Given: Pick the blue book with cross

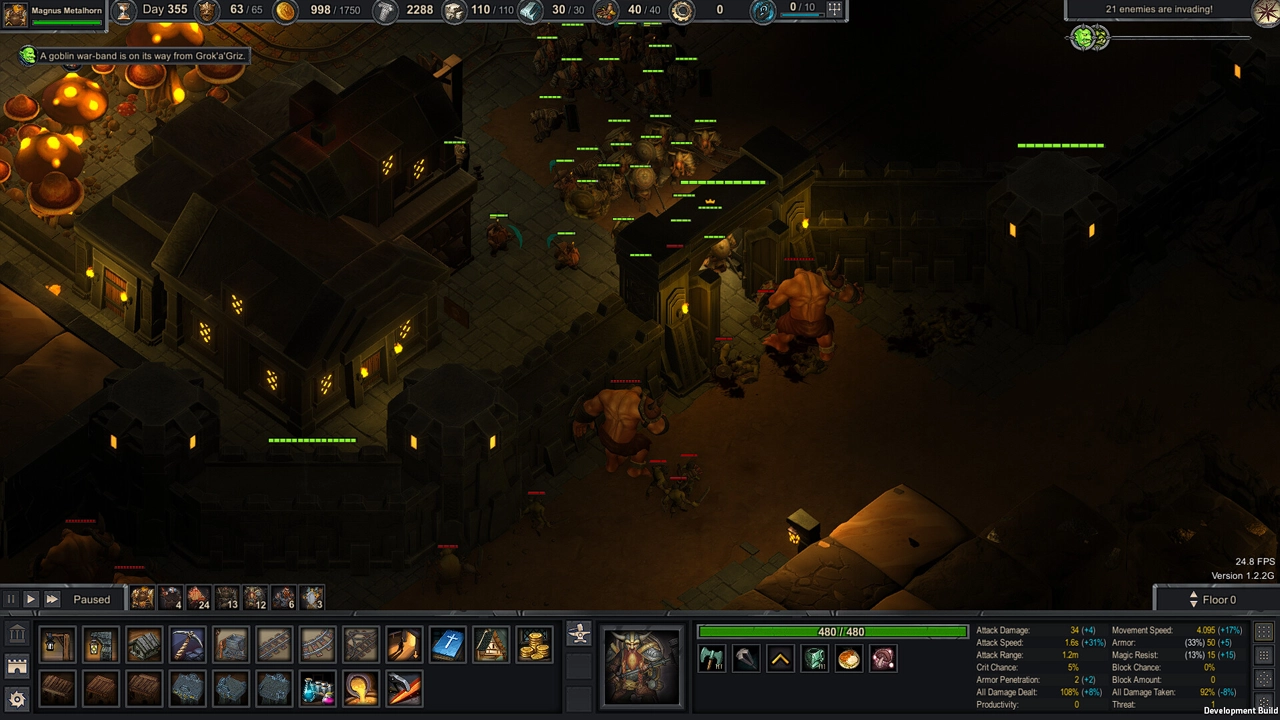Looking at the screenshot, I should pos(447,645).
